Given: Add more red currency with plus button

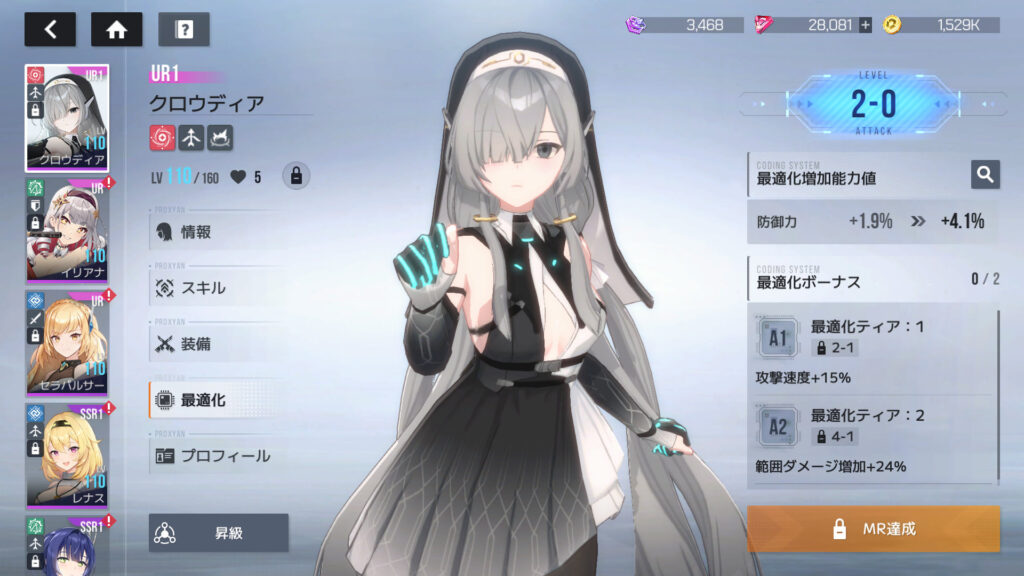Looking at the screenshot, I should point(865,25).
